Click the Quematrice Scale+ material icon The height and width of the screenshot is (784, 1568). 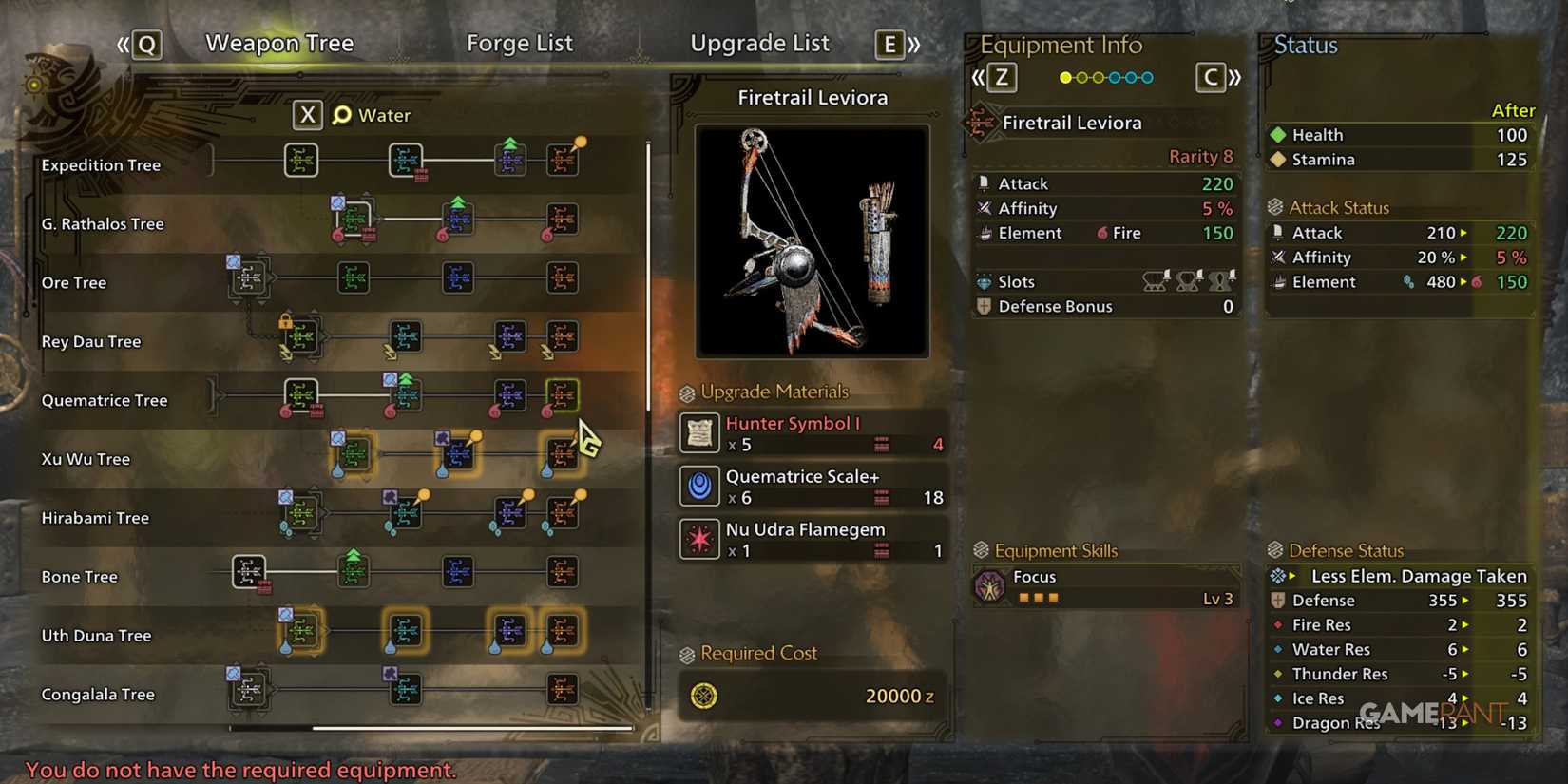coord(699,486)
